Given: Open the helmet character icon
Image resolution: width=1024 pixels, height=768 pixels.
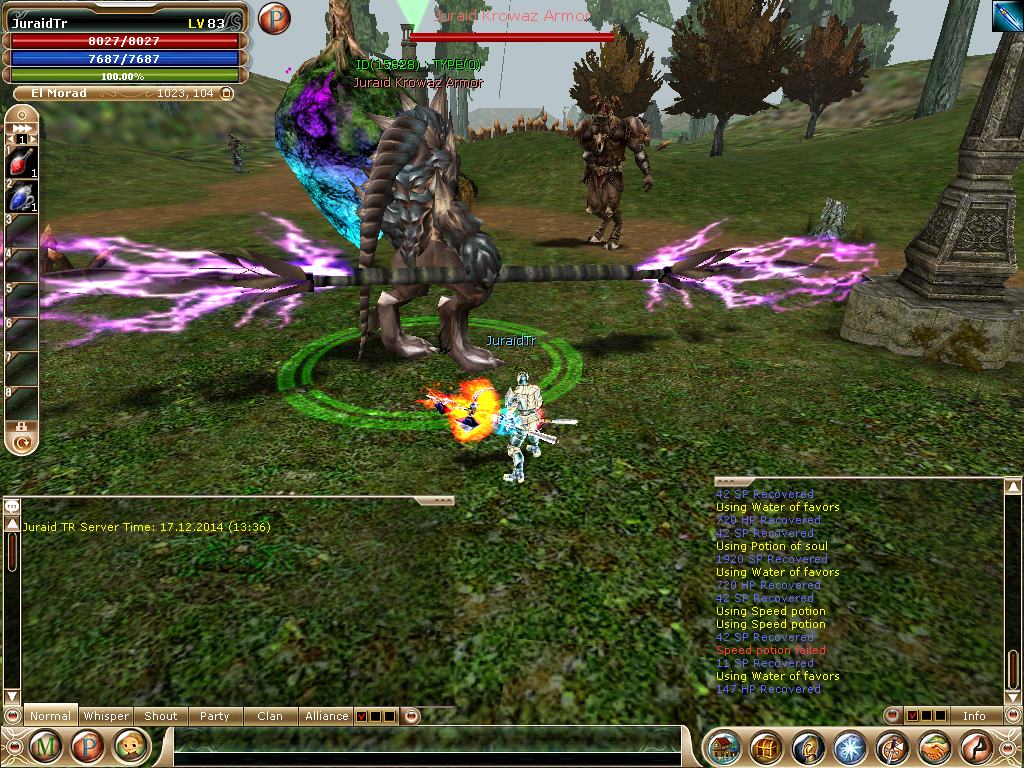Looking at the screenshot, I should click(x=808, y=747).
